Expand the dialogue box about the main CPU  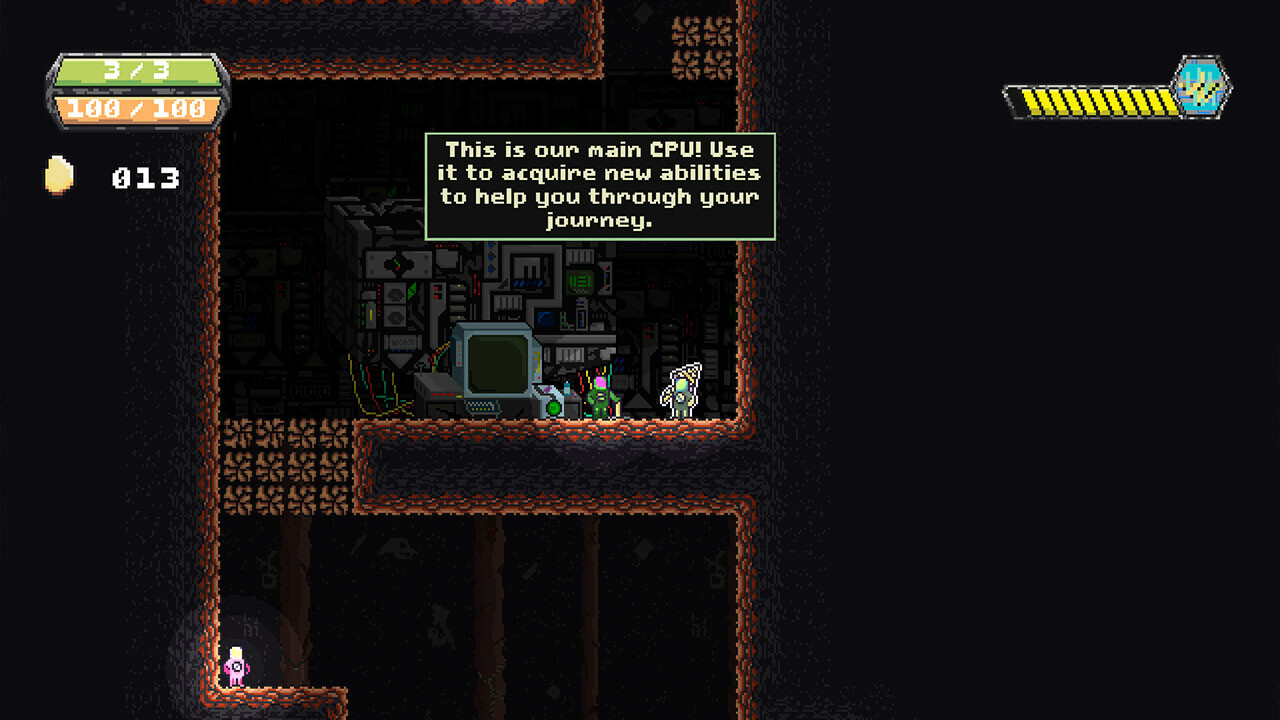598,185
